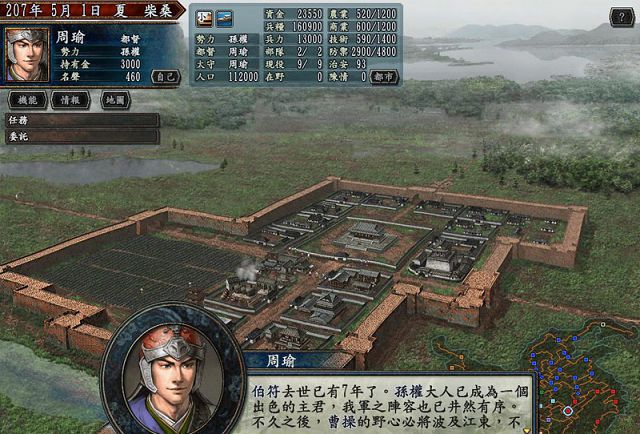Screen dimensions: 640x434
Task: Open the question mark help button
Action: click(619, 17)
